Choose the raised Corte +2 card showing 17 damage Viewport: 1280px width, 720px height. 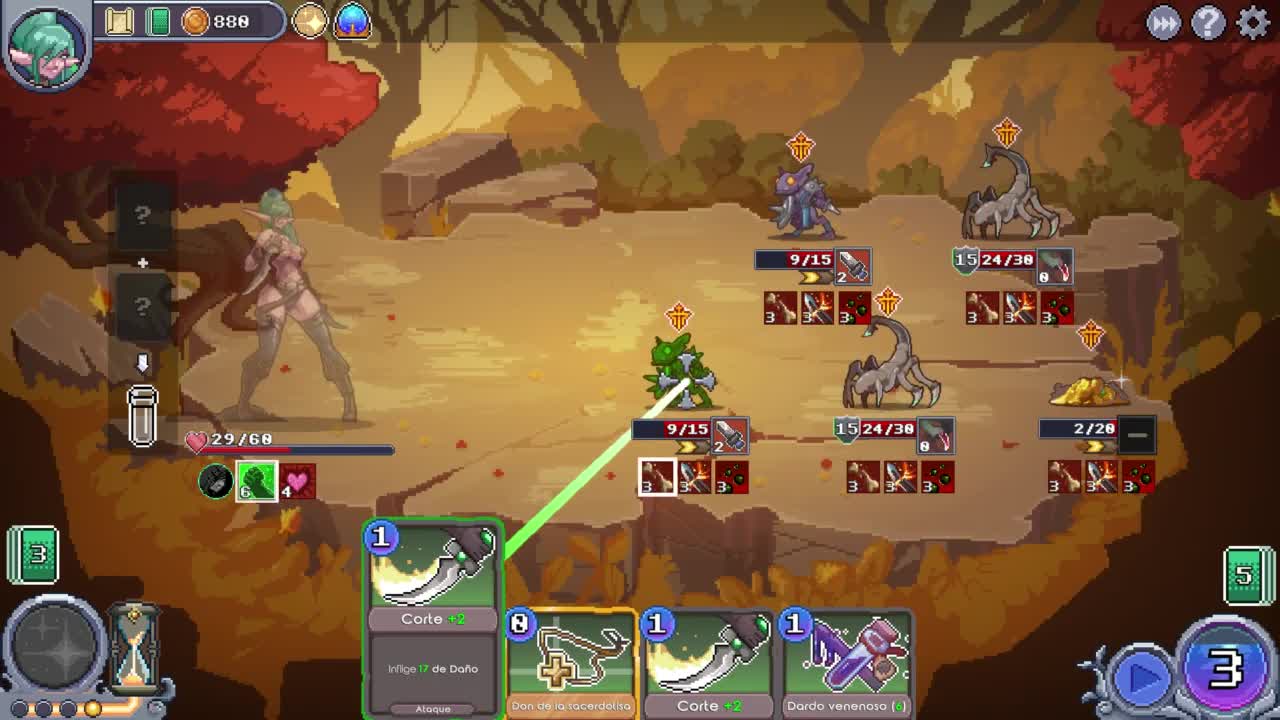433,618
